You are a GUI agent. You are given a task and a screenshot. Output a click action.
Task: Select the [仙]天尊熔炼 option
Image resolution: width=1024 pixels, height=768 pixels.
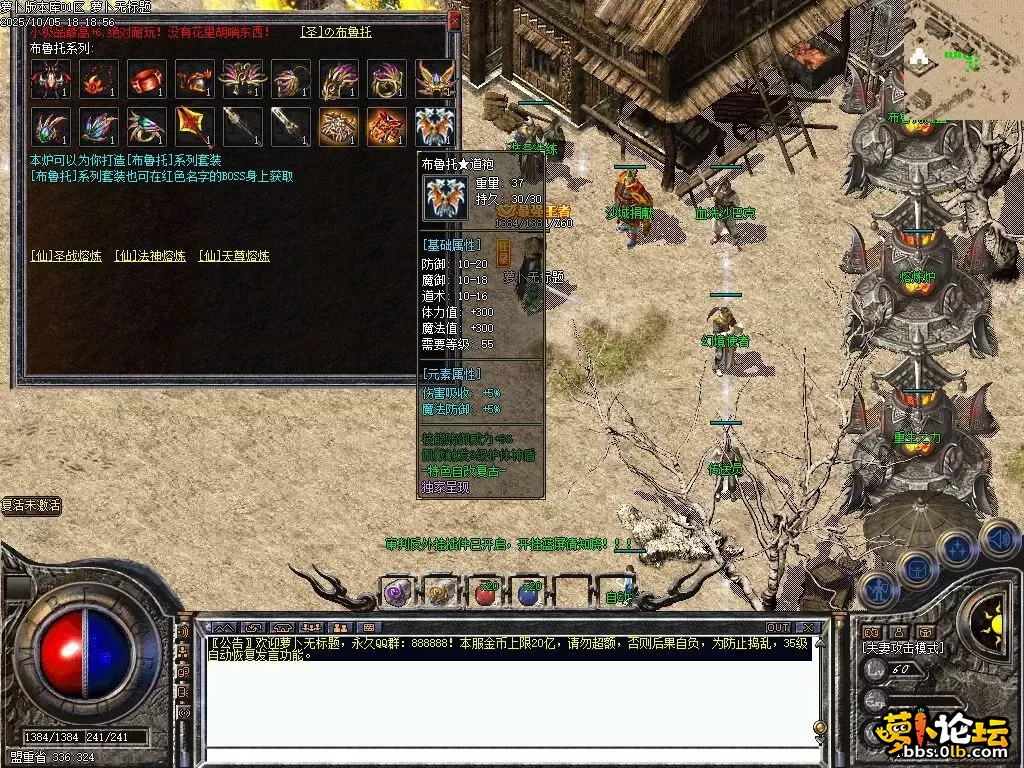click(x=234, y=256)
